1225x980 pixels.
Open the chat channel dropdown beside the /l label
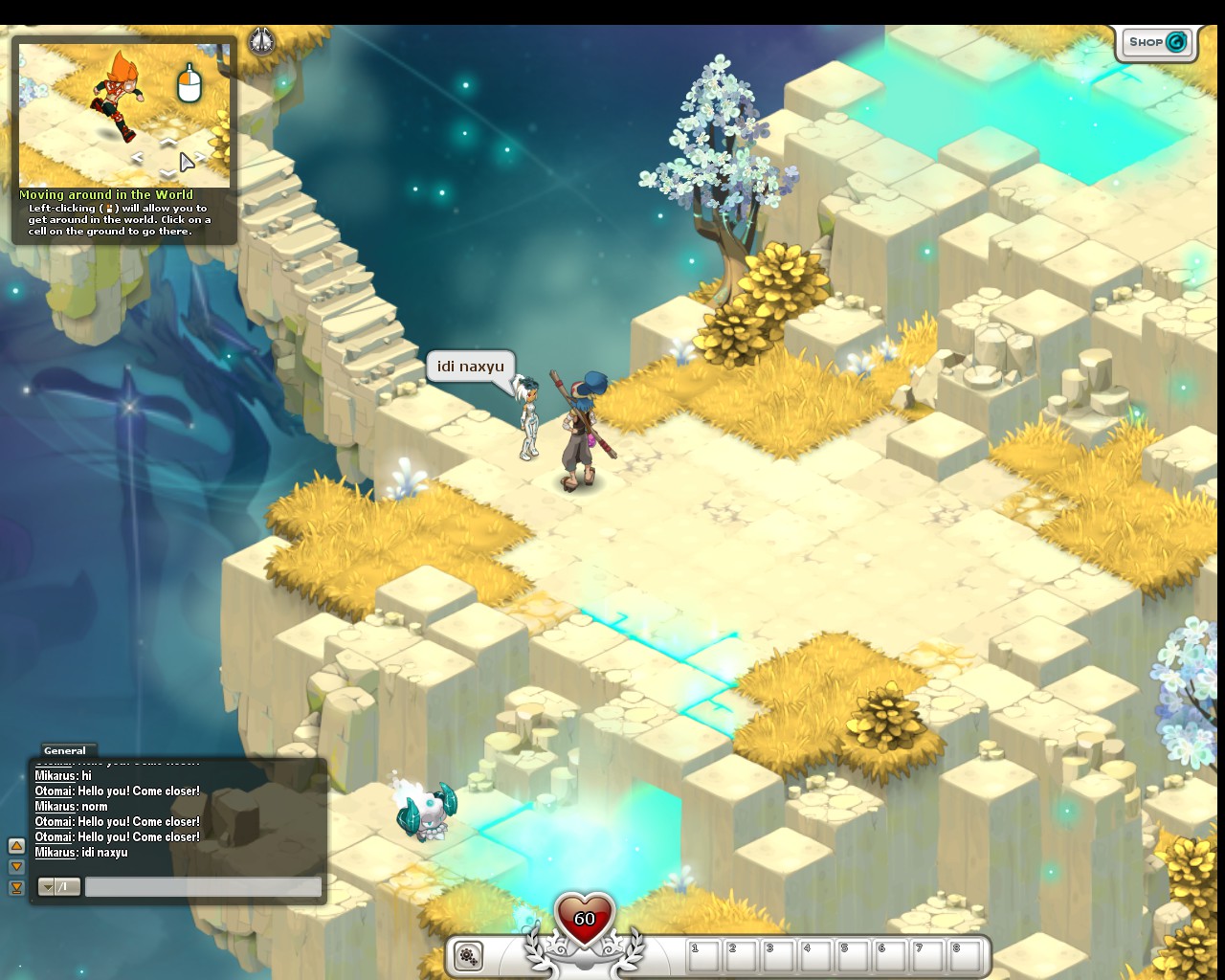coord(47,887)
